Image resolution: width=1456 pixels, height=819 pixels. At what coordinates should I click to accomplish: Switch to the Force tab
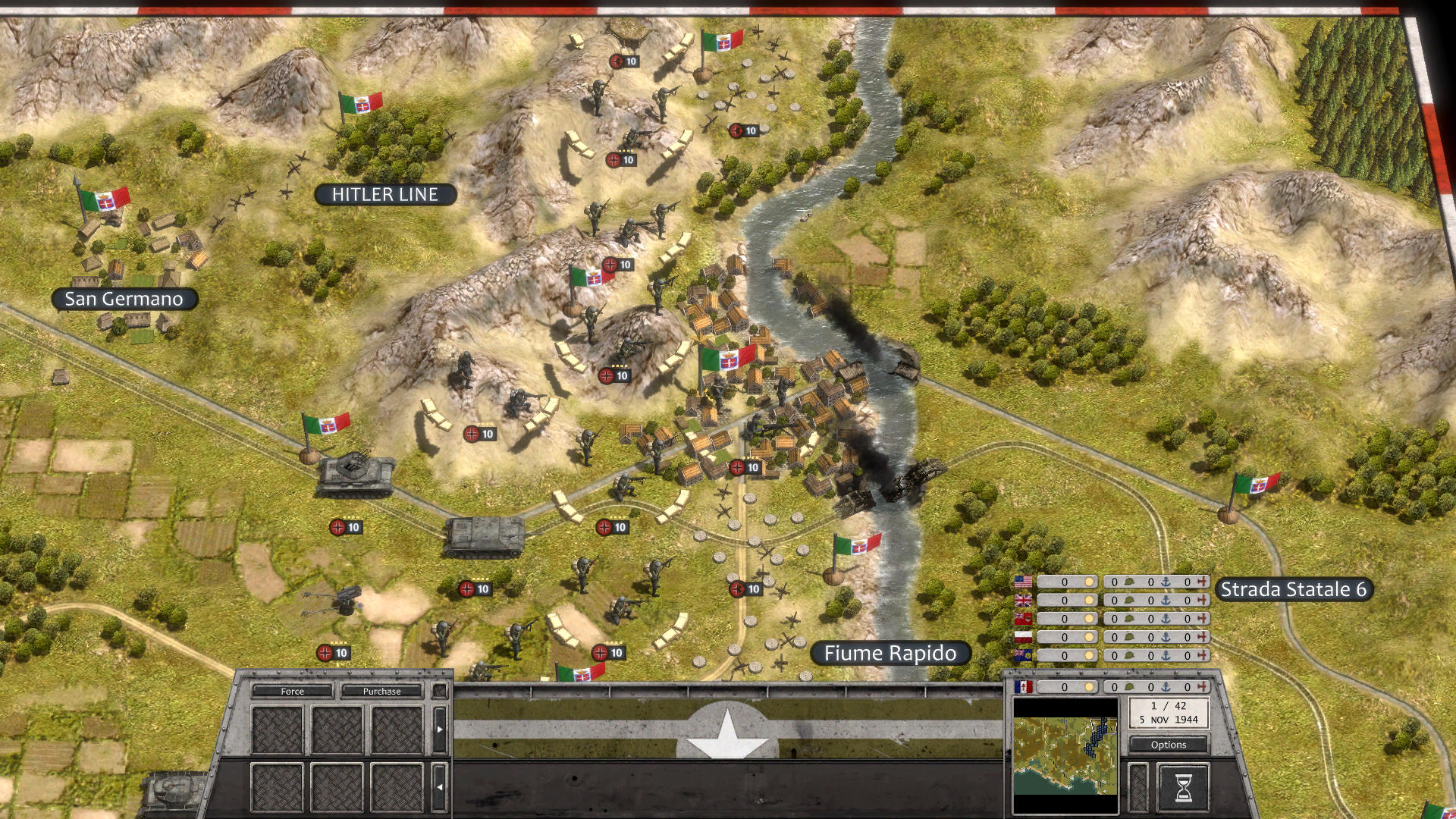291,692
